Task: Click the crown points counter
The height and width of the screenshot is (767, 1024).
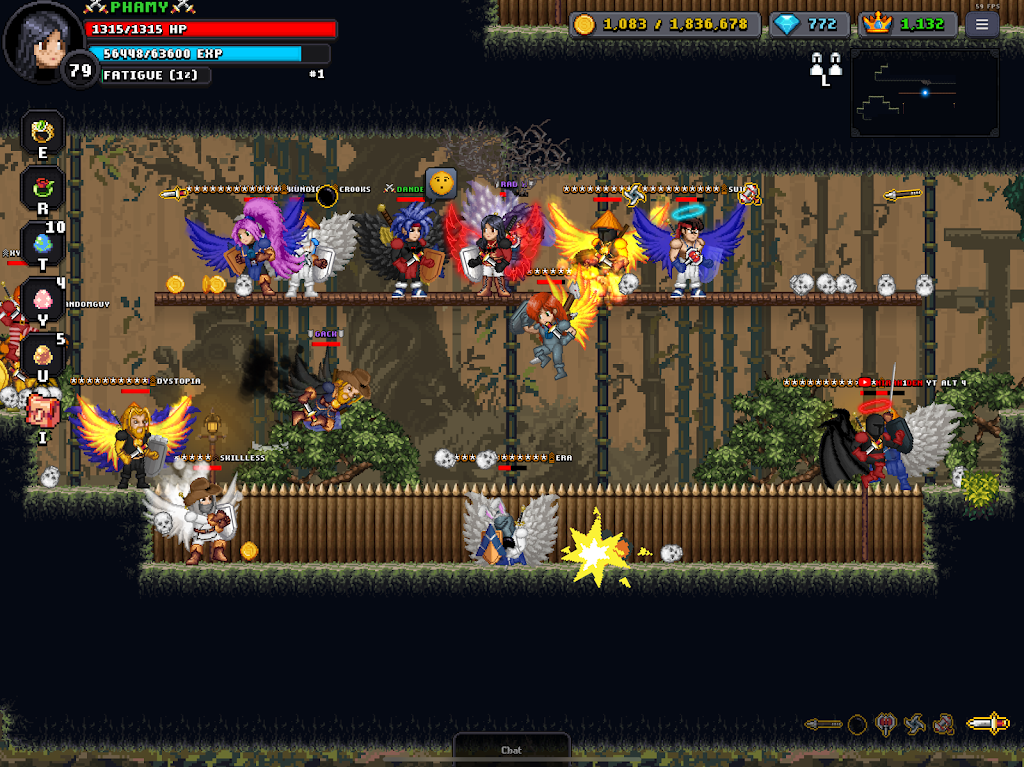Action: coord(908,25)
